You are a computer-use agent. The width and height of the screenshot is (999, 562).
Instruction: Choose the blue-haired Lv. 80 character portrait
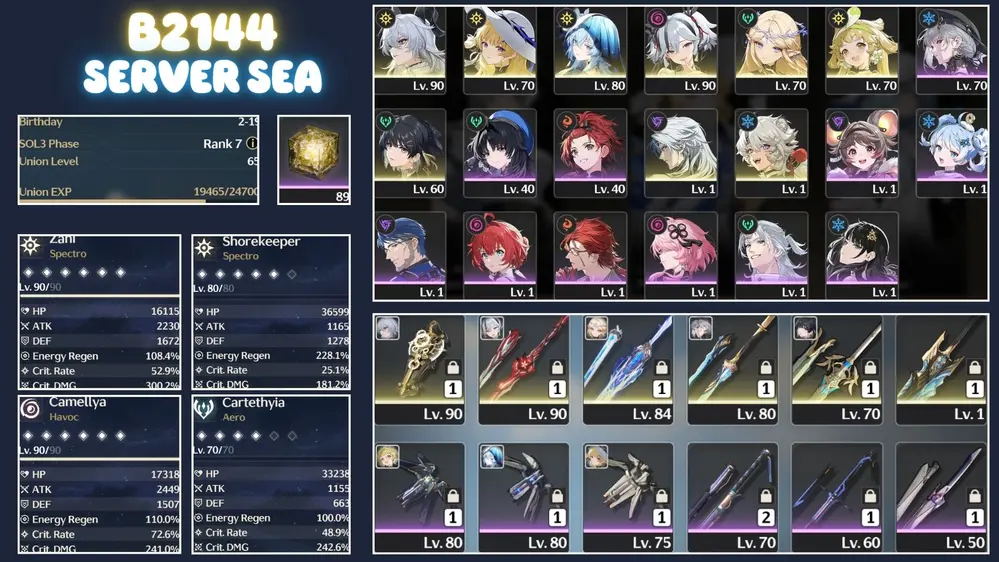(x=591, y=50)
